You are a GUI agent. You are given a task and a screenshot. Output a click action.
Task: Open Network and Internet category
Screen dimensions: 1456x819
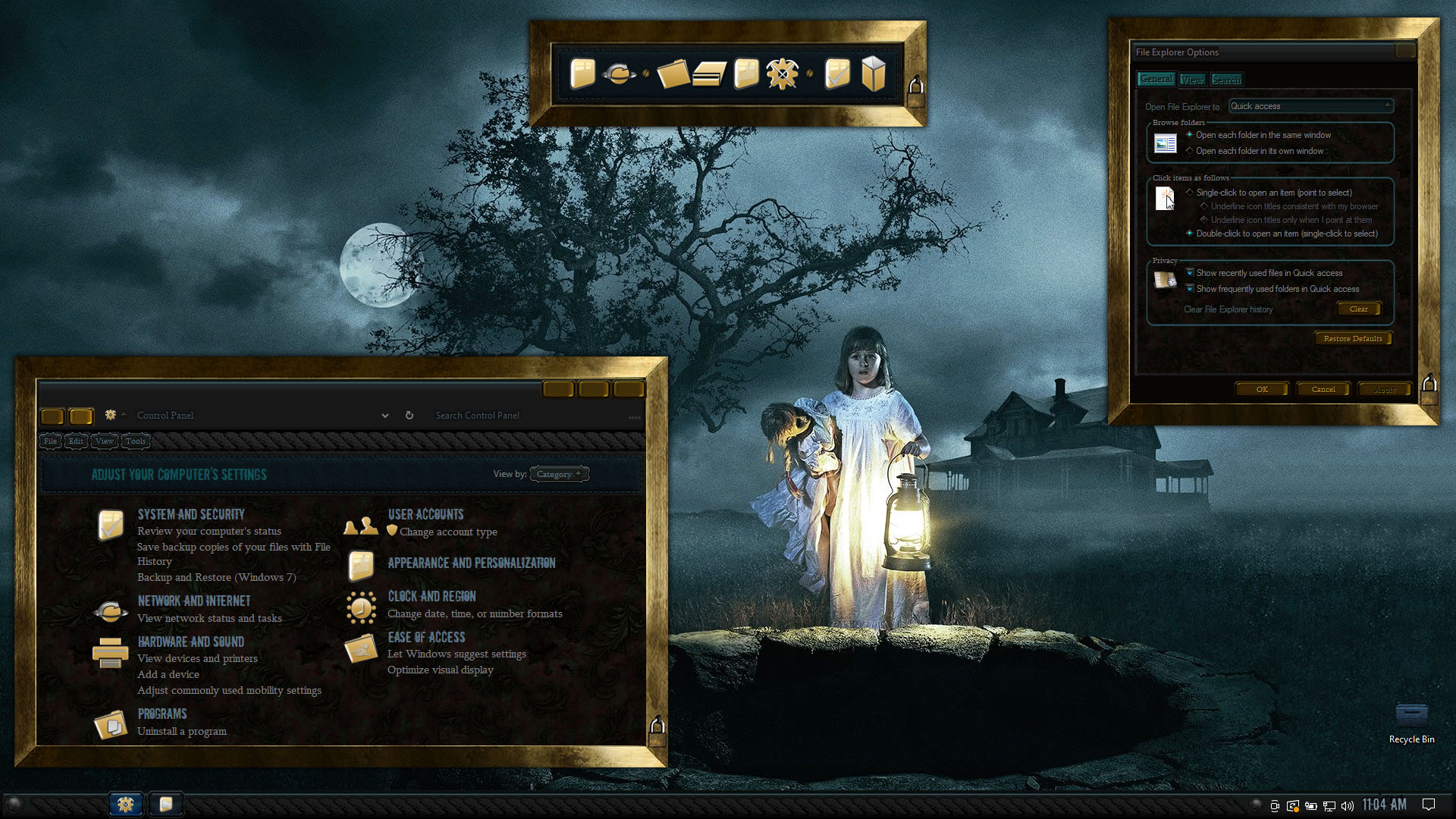[x=194, y=601]
